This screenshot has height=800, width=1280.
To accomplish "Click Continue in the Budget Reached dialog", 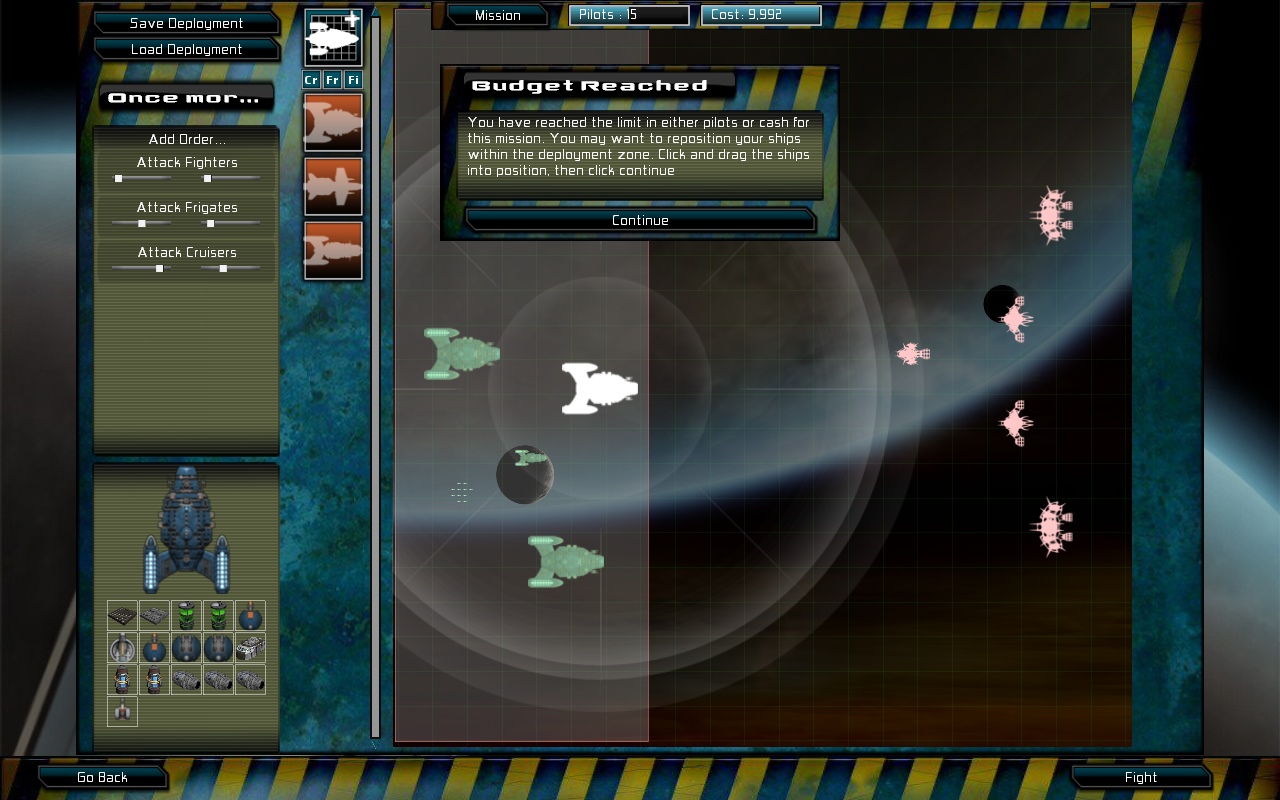I will click(640, 220).
